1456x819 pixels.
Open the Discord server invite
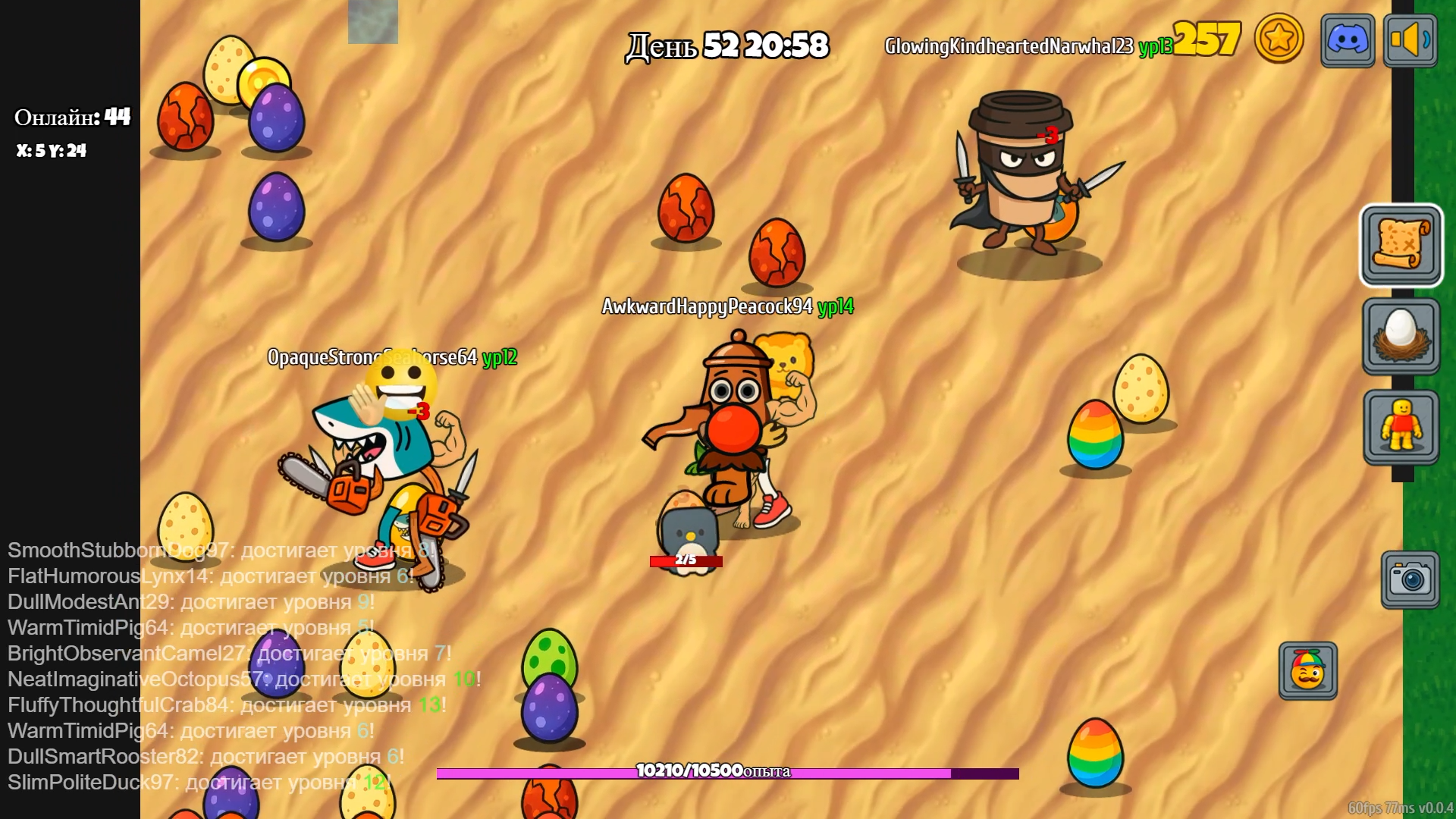(x=1347, y=39)
